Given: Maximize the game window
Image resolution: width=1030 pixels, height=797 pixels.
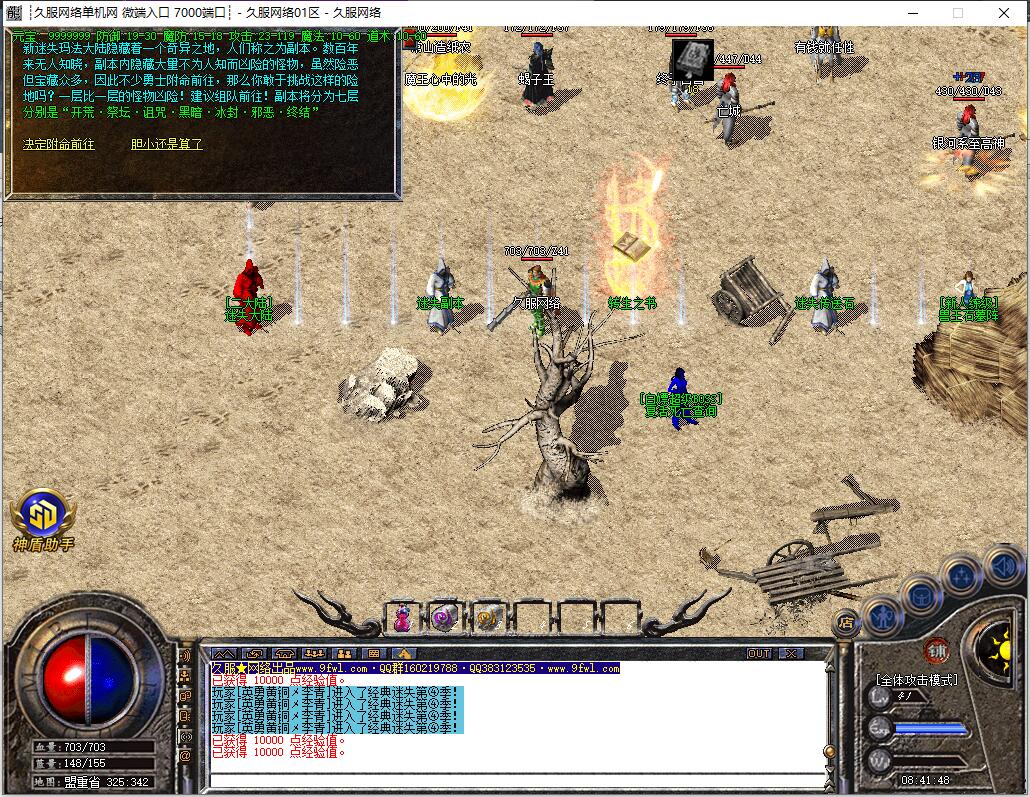Looking at the screenshot, I should coord(957,13).
